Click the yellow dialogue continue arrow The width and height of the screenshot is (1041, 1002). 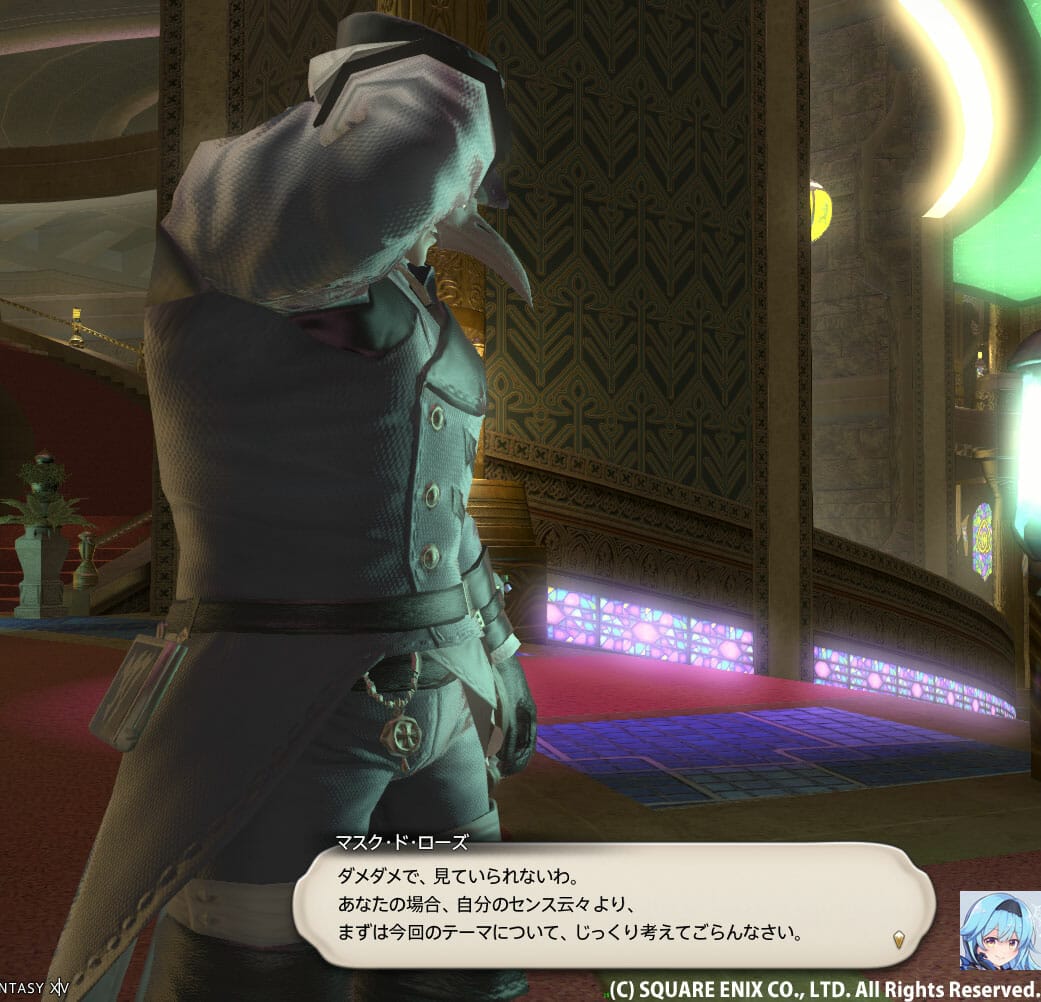(x=899, y=939)
